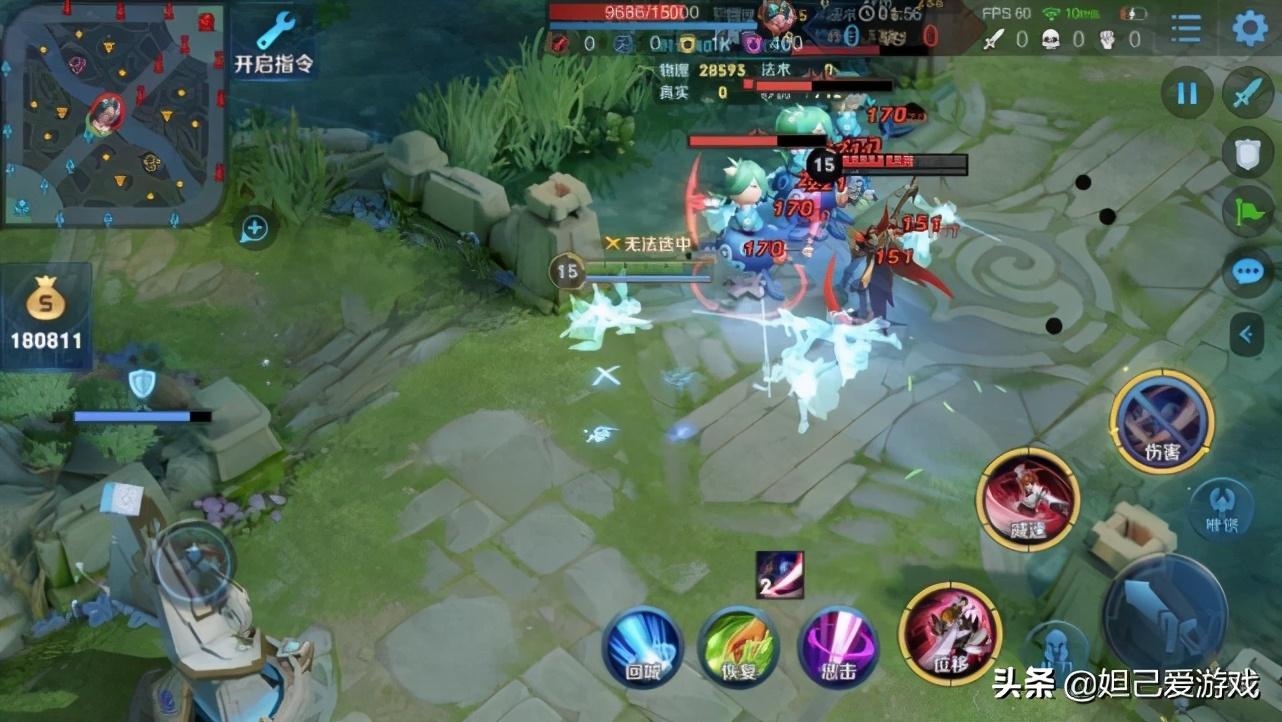Screen dimensions: 1282x722
Task: Open the settings gear
Action: [x=1249, y=28]
